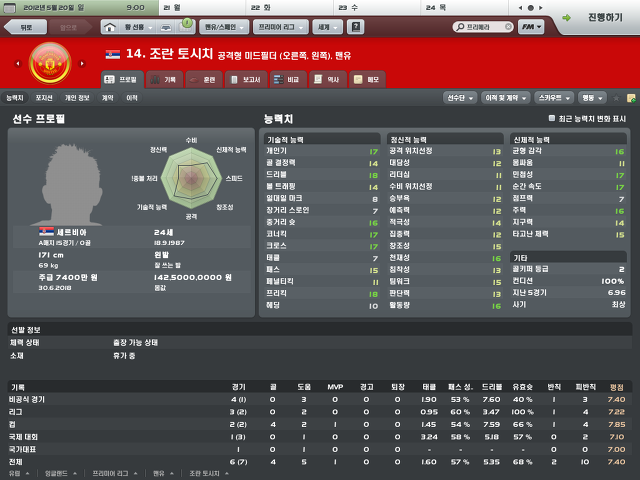
Task: View the 개인 정보 sub-tab
Action: (76, 98)
